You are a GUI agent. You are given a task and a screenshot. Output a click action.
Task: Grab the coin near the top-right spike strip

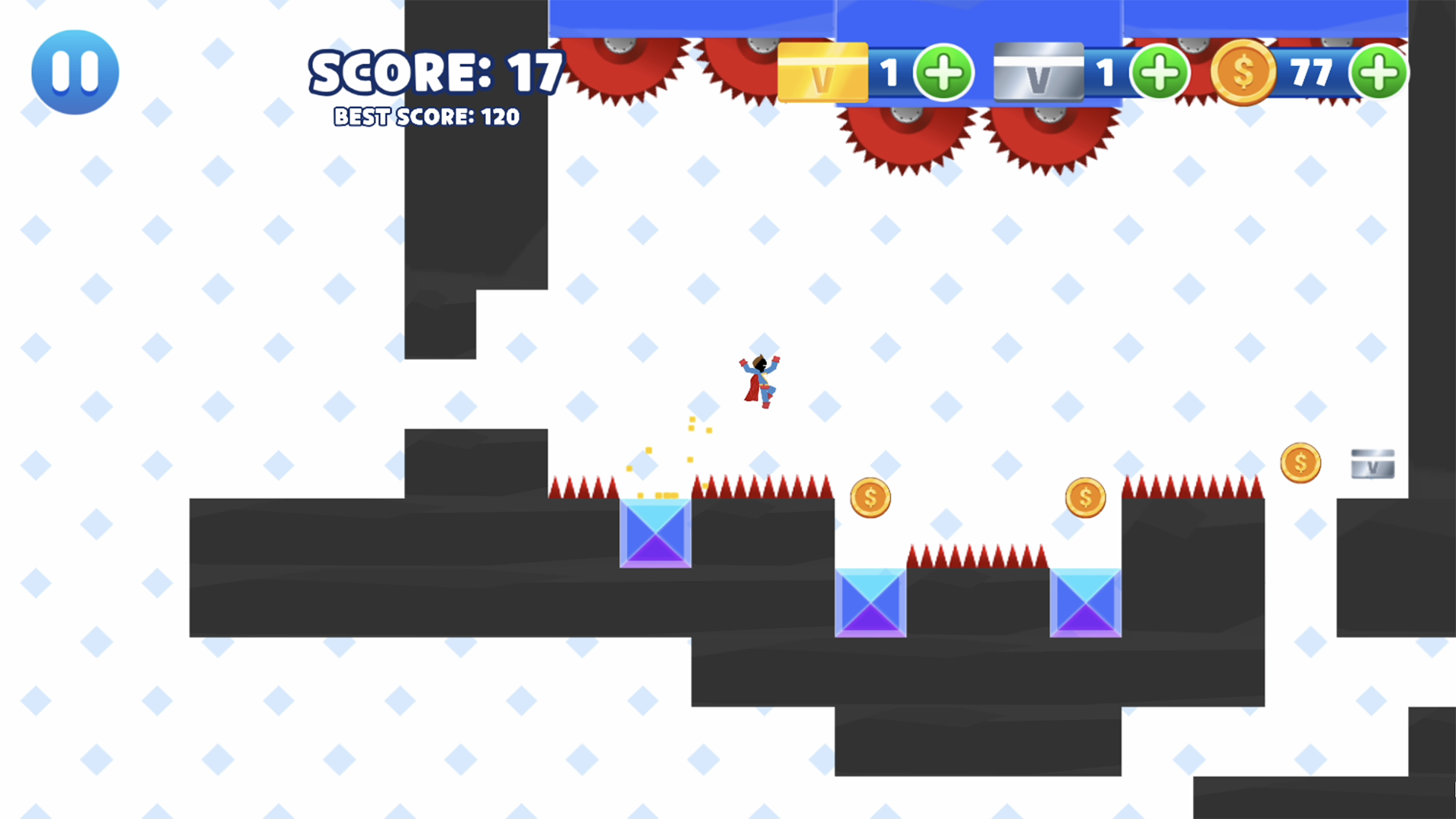(x=1301, y=463)
